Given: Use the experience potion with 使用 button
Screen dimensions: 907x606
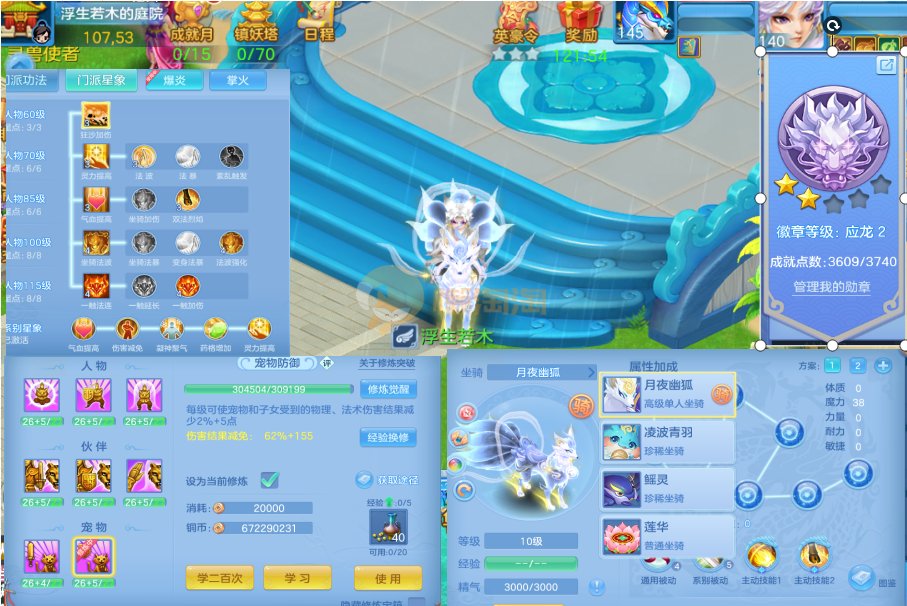Looking at the screenshot, I should [x=387, y=578].
